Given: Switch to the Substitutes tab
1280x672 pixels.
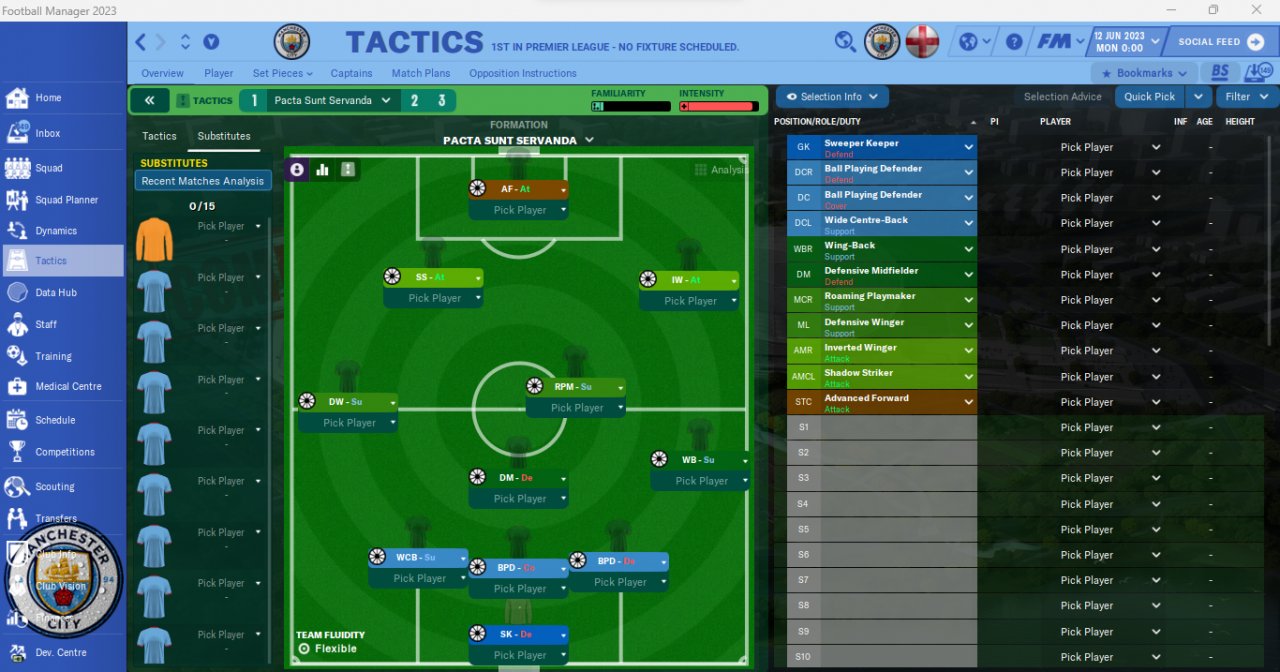Looking at the screenshot, I should point(224,136).
